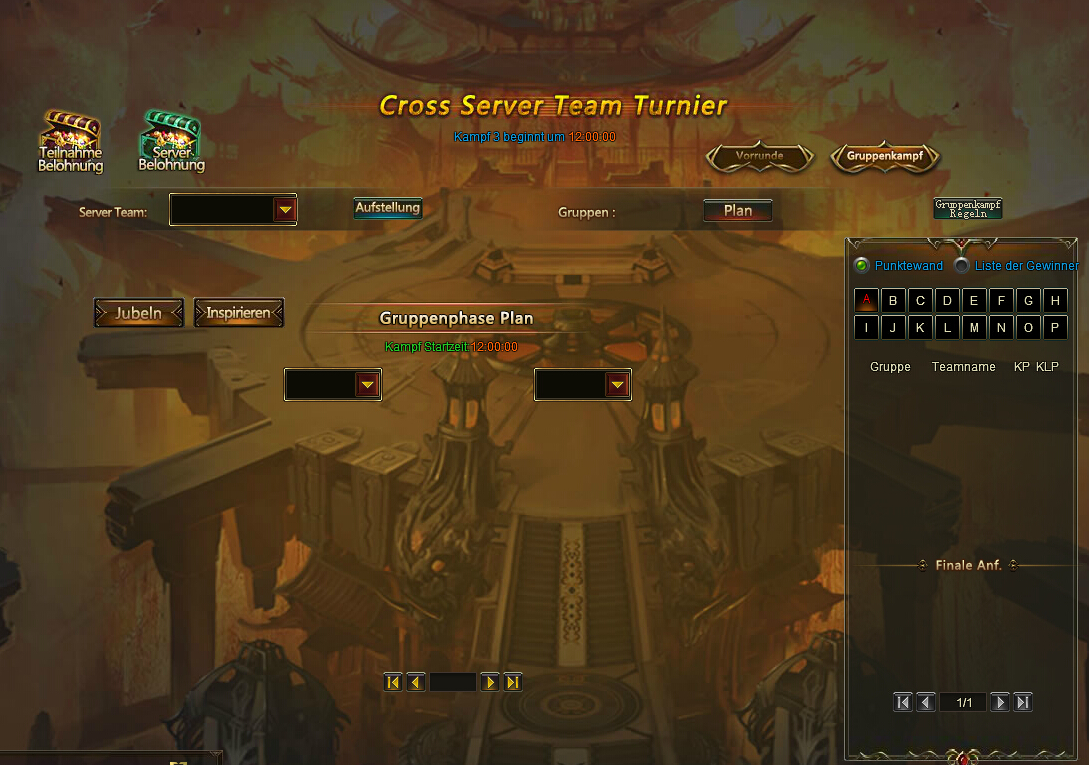Go to previous page of Gruppenphase Plan
1089x765 pixels.
pos(415,682)
